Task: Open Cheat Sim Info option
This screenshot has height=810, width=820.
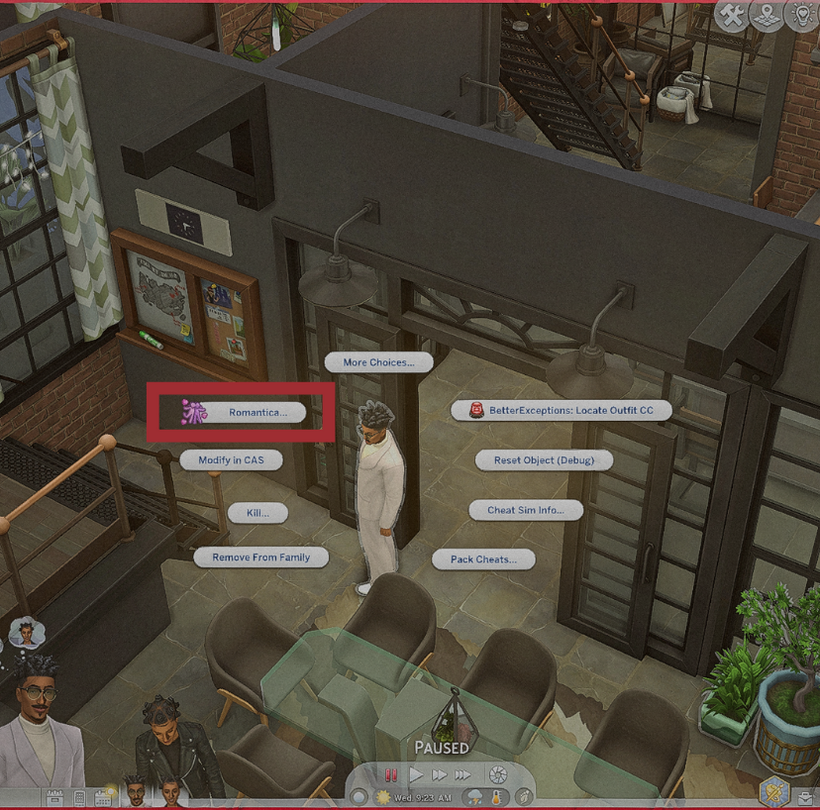Action: point(525,510)
